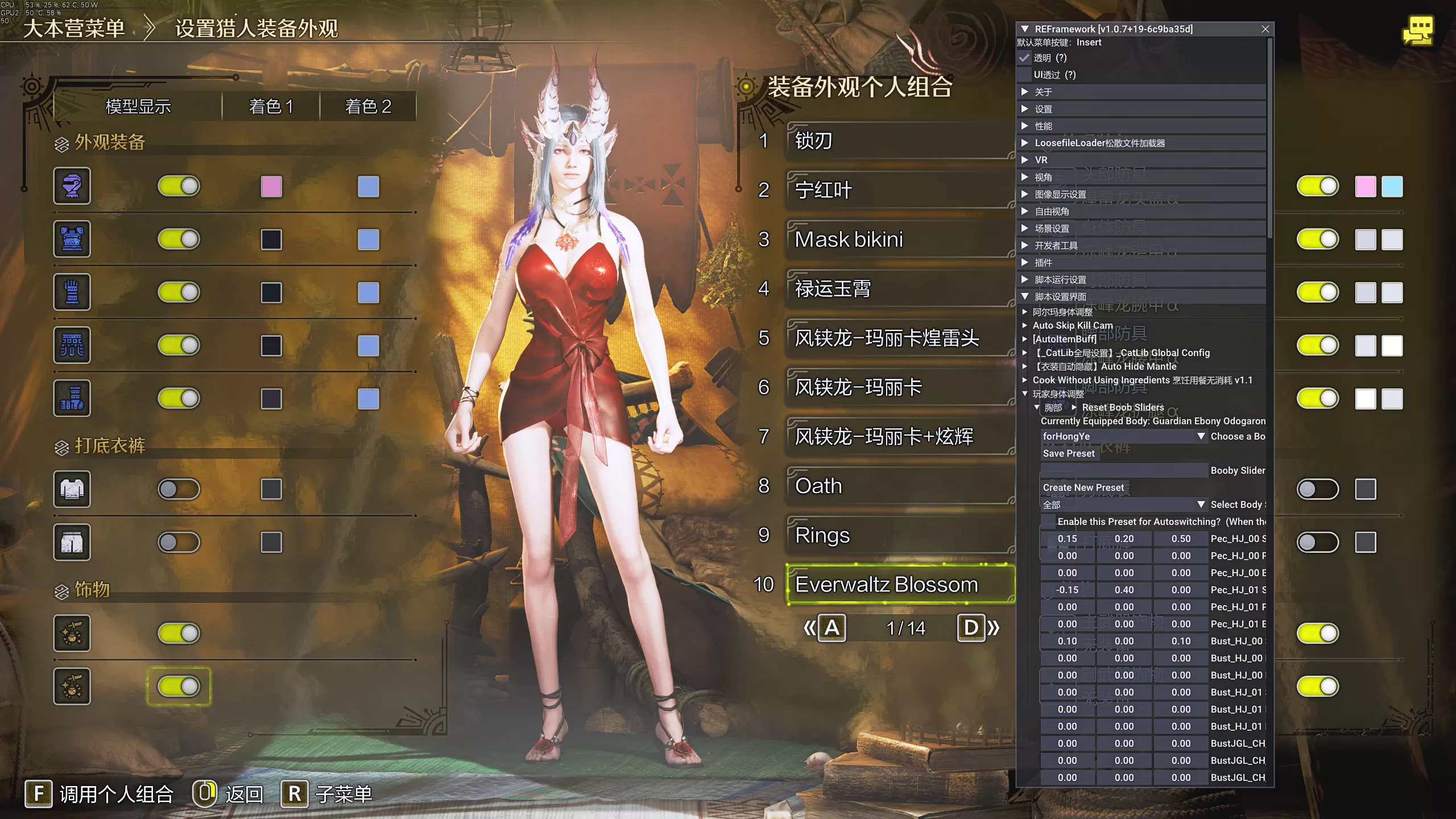The image size is (1456, 819).
Task: Switch to the 着色2 tab
Action: coord(369,106)
